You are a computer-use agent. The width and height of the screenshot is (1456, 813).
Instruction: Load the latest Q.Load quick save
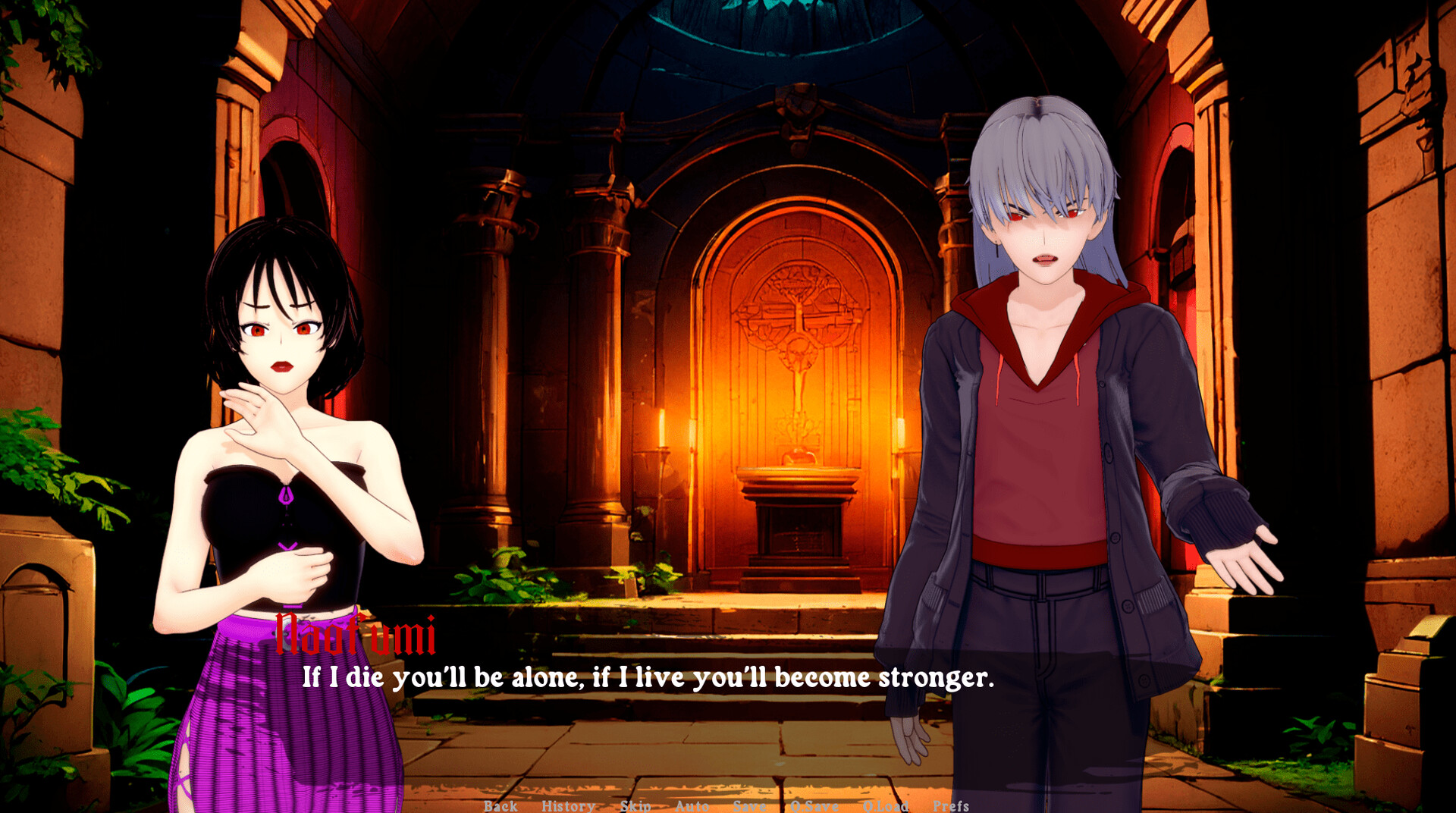pos(883,806)
